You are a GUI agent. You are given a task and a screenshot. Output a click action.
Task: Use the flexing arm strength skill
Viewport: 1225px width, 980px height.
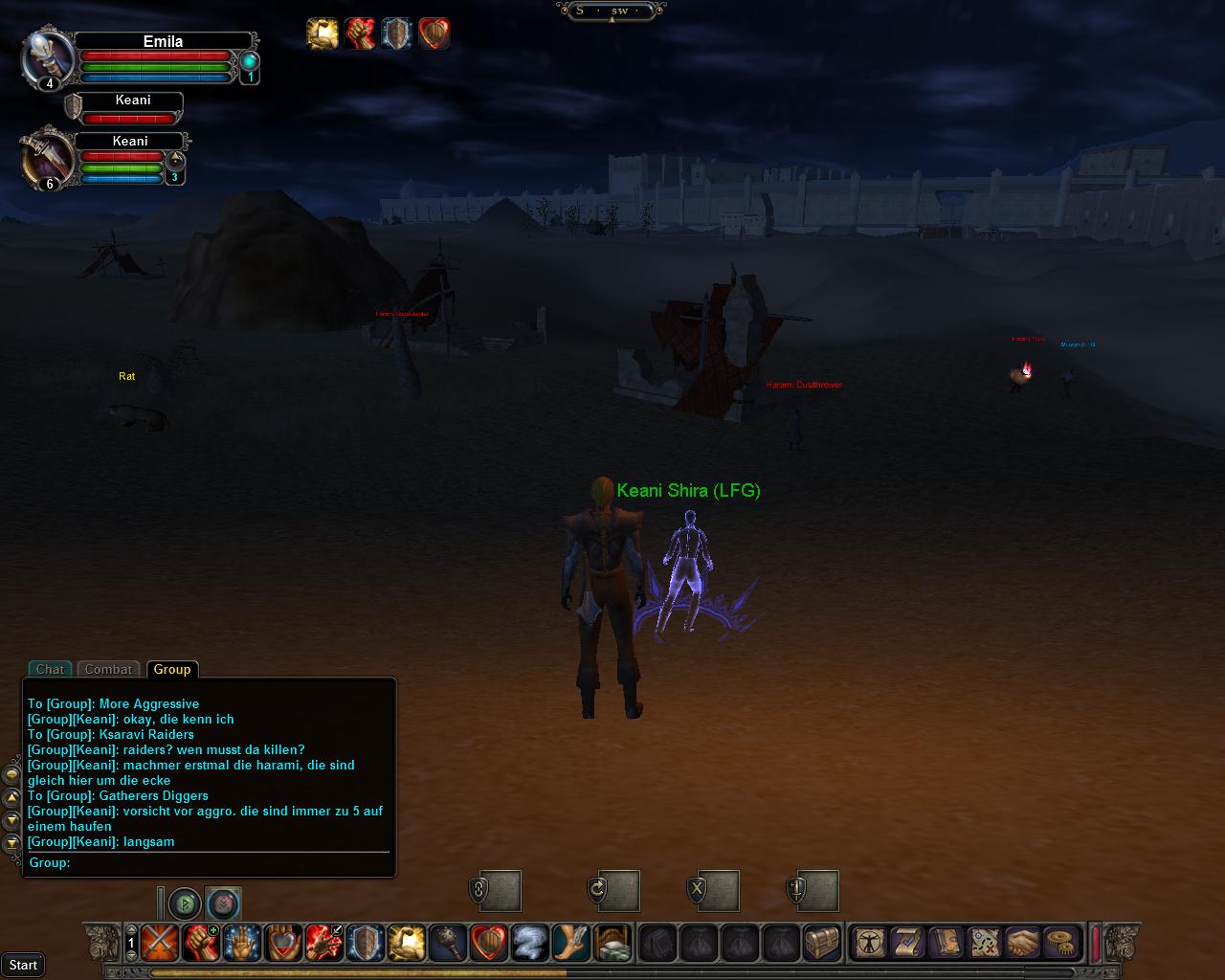(x=406, y=943)
